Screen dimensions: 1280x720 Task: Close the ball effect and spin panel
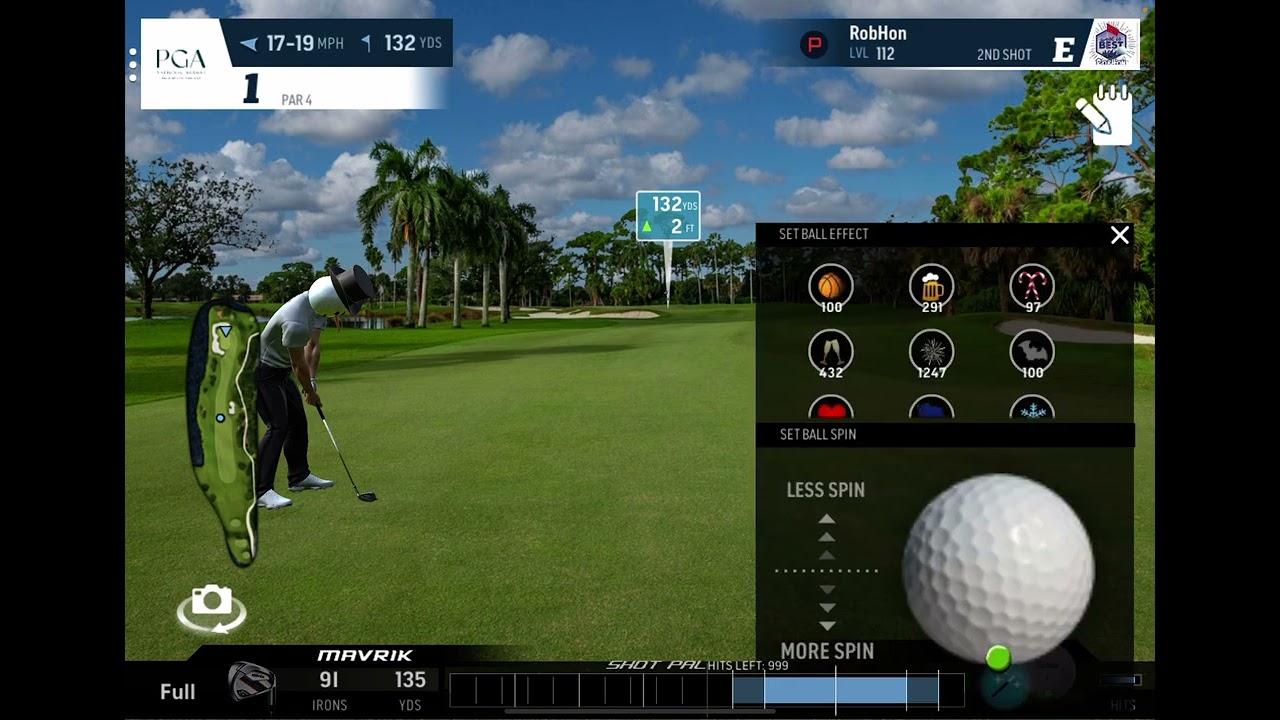point(1119,235)
